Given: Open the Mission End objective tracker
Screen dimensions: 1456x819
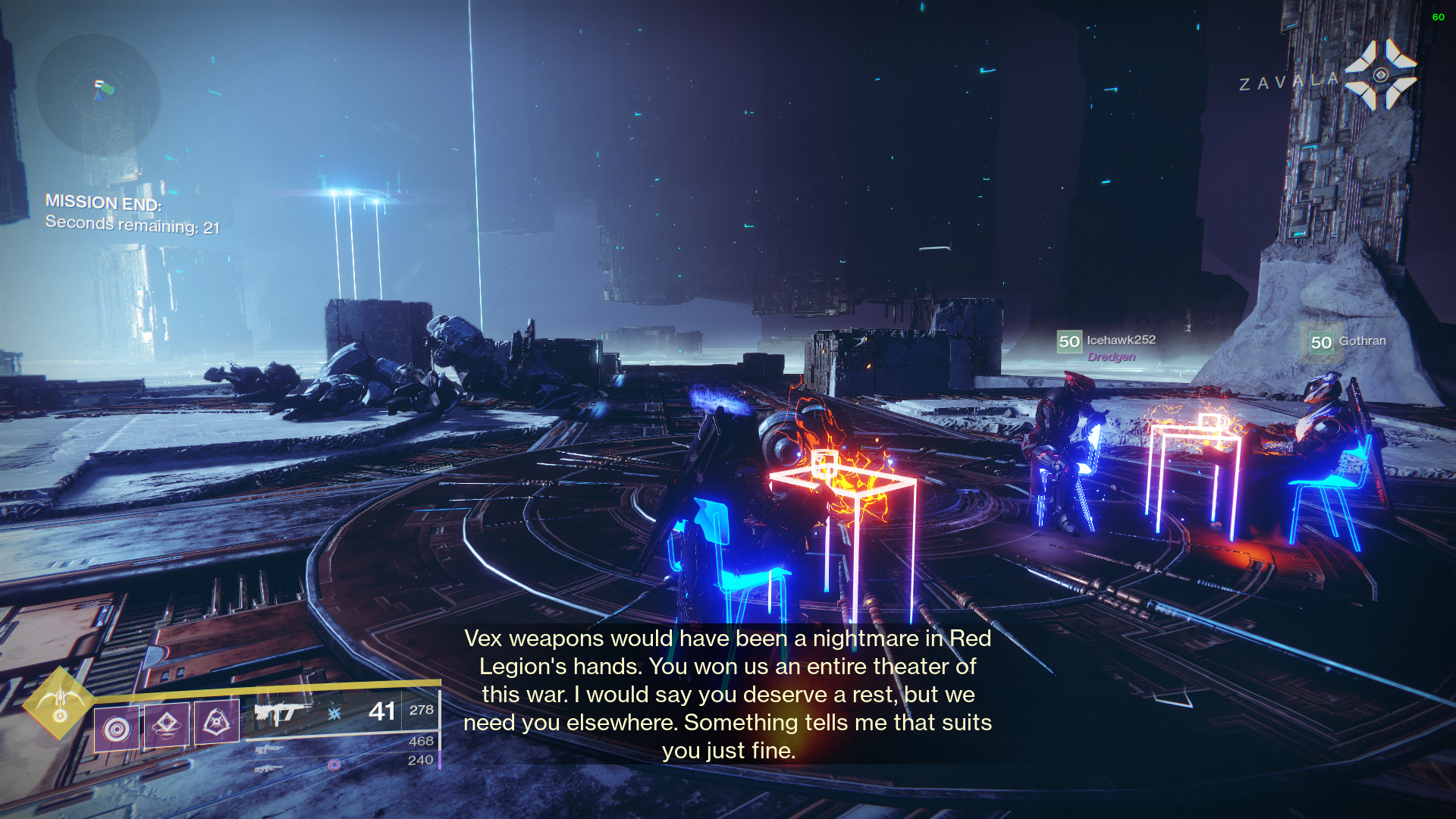Looking at the screenshot, I should 133,214.
